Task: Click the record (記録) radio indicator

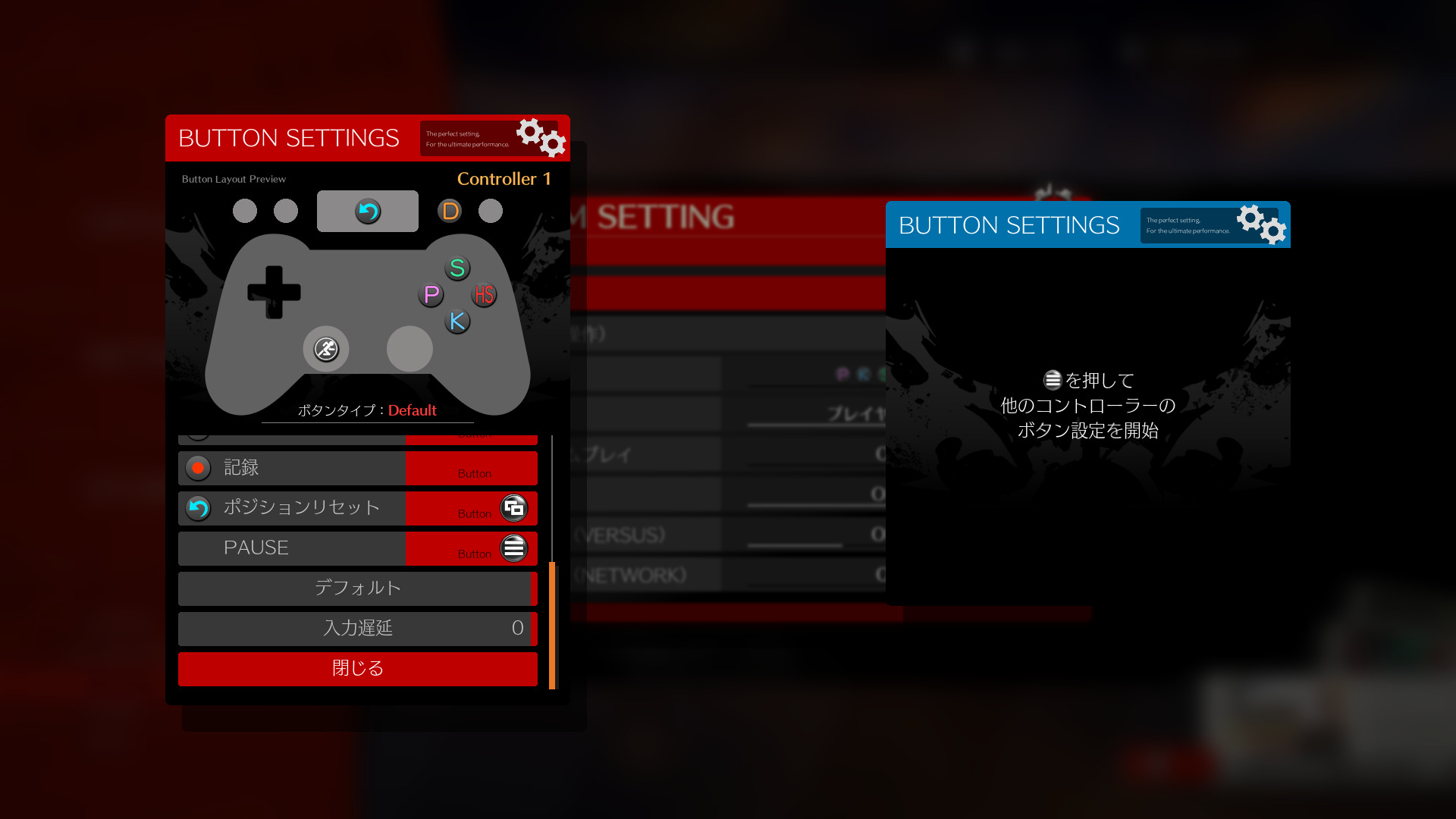Action: click(x=198, y=468)
